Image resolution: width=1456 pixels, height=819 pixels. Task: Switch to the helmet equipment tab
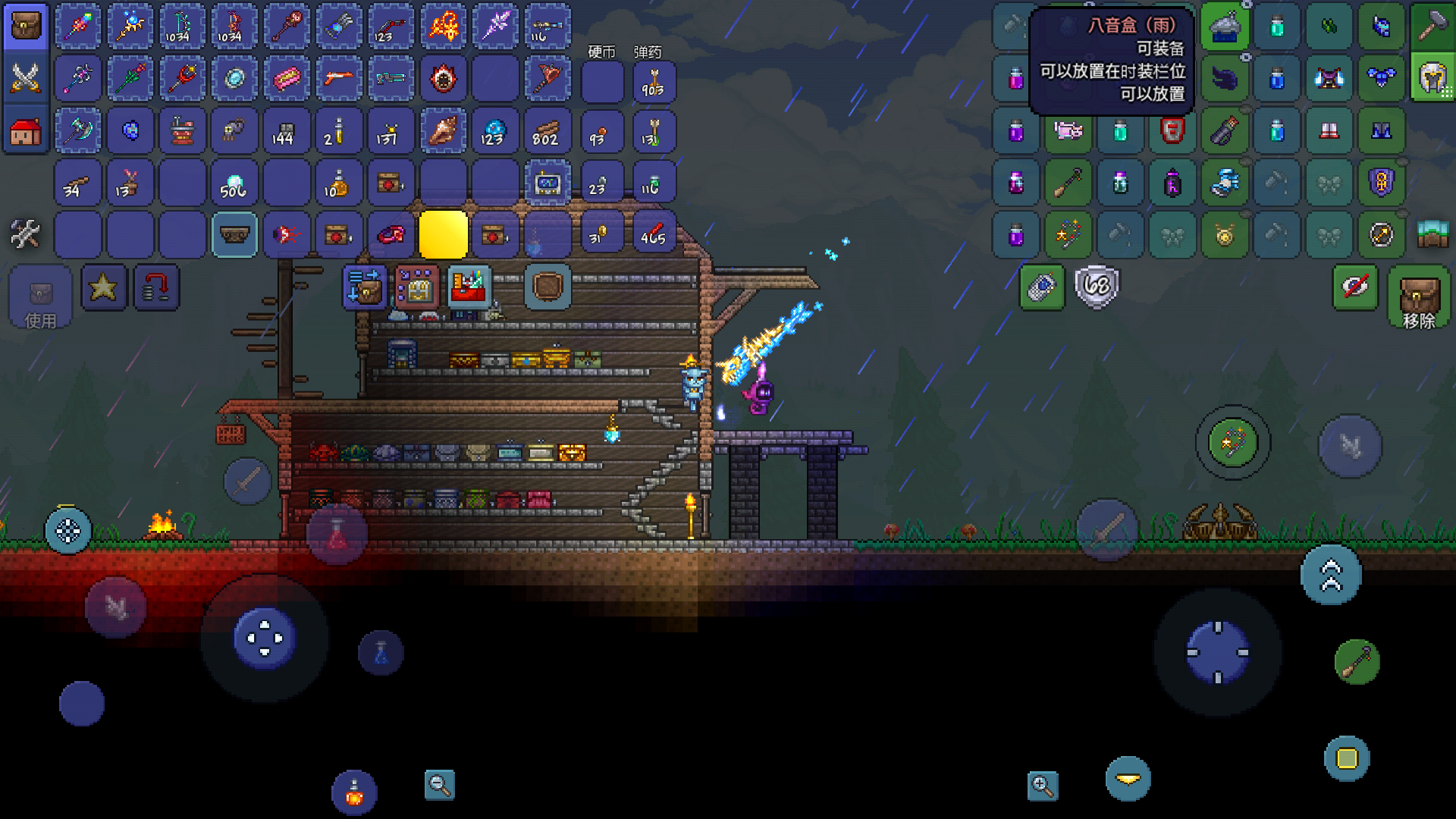point(1431,78)
